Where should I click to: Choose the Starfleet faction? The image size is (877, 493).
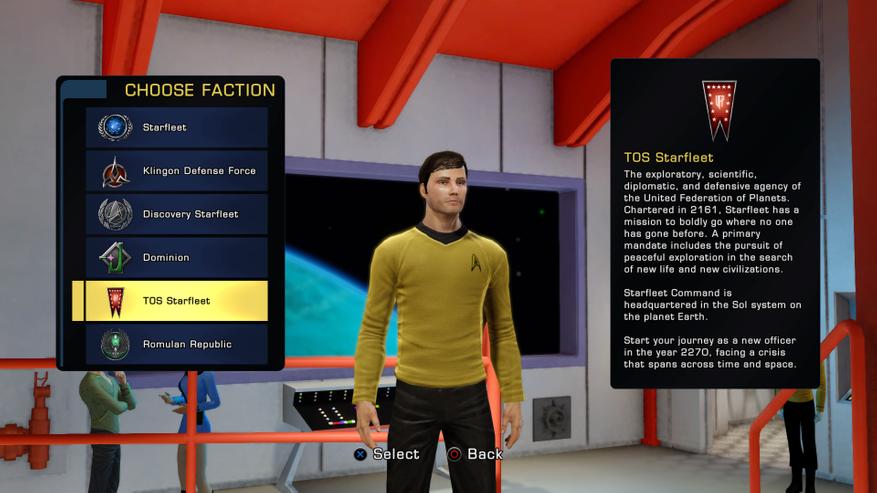point(176,128)
